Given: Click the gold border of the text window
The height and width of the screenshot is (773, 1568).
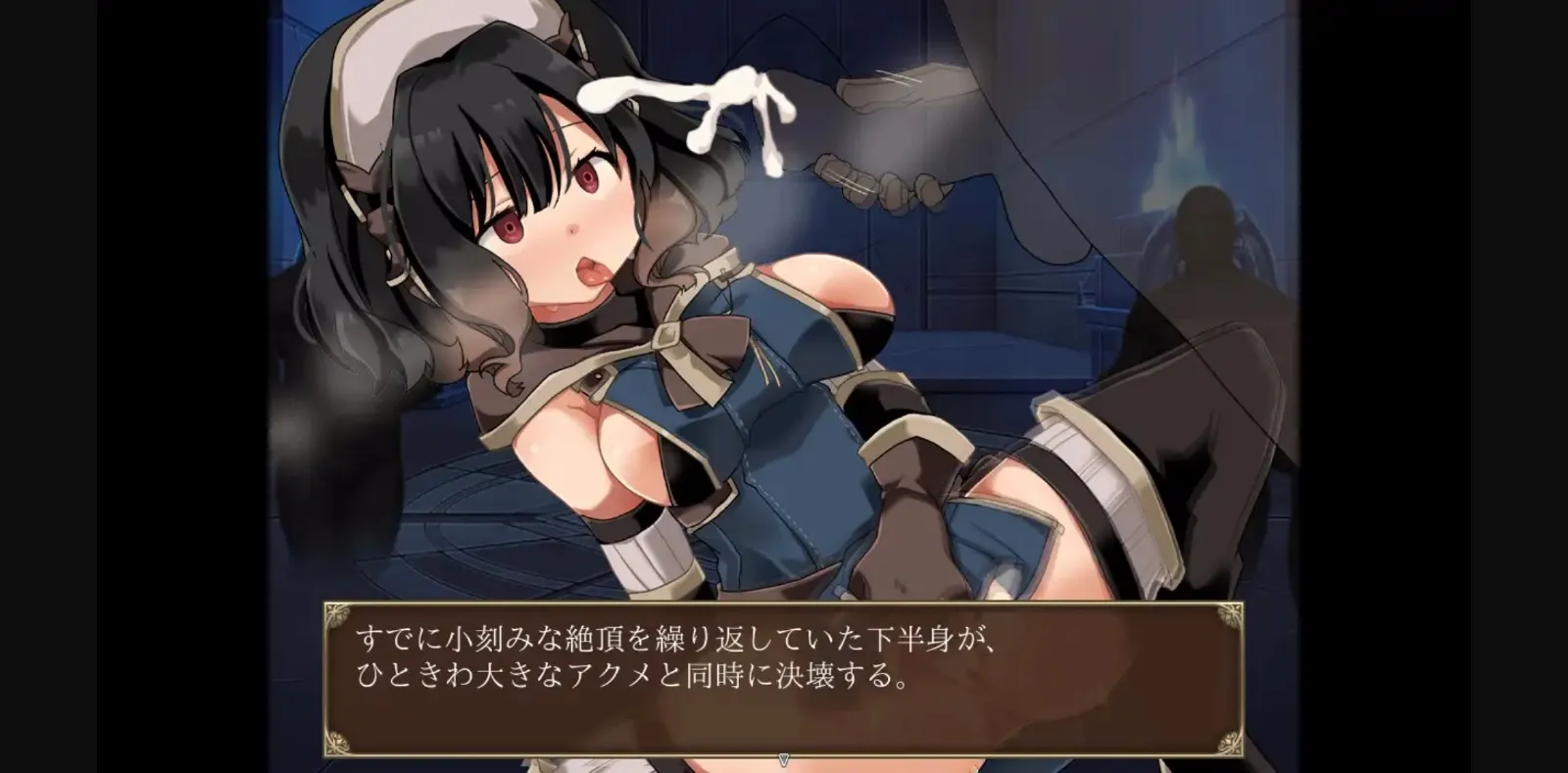Looking at the screenshot, I should (x=784, y=606).
